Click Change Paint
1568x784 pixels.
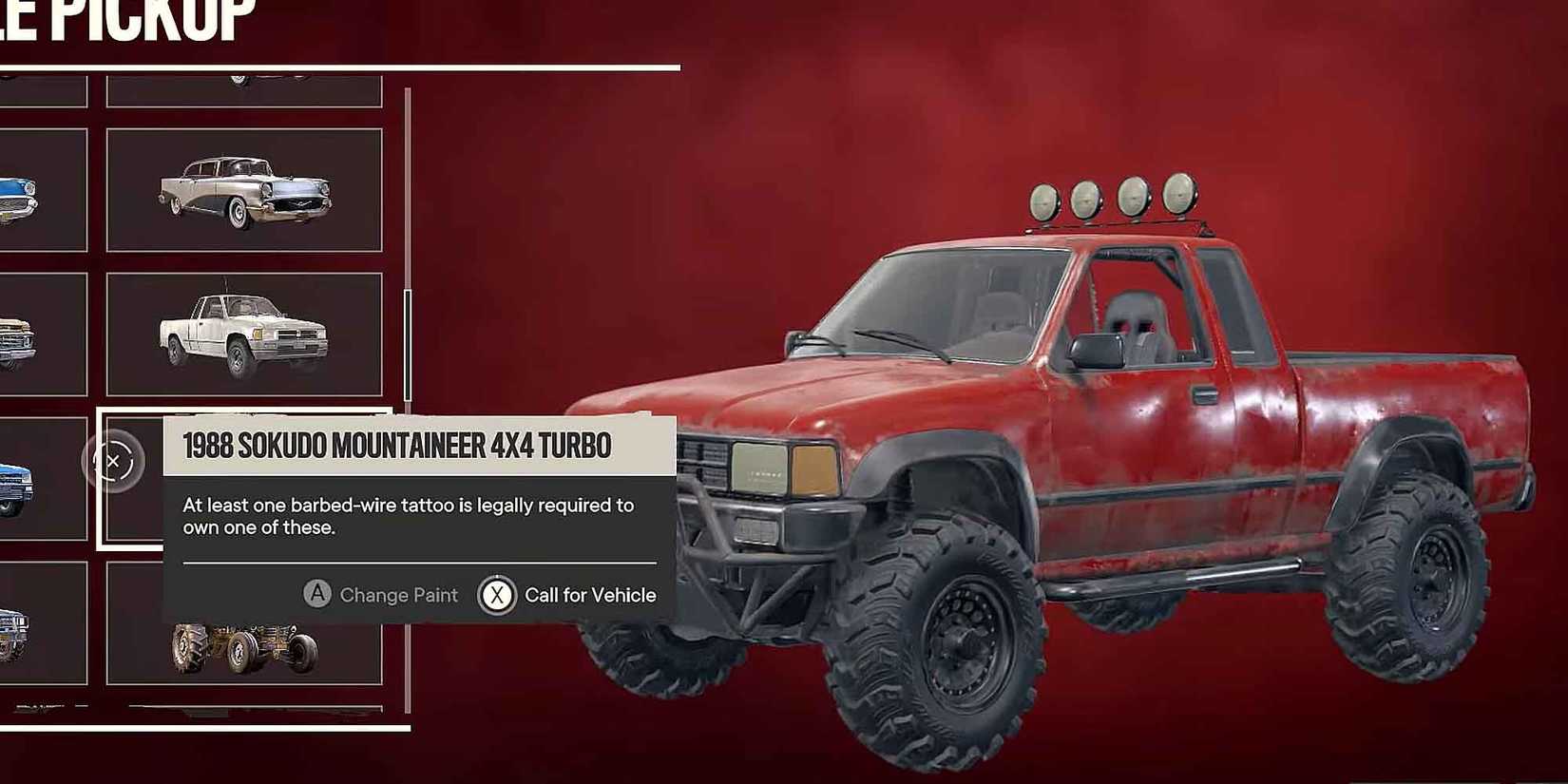pos(397,595)
